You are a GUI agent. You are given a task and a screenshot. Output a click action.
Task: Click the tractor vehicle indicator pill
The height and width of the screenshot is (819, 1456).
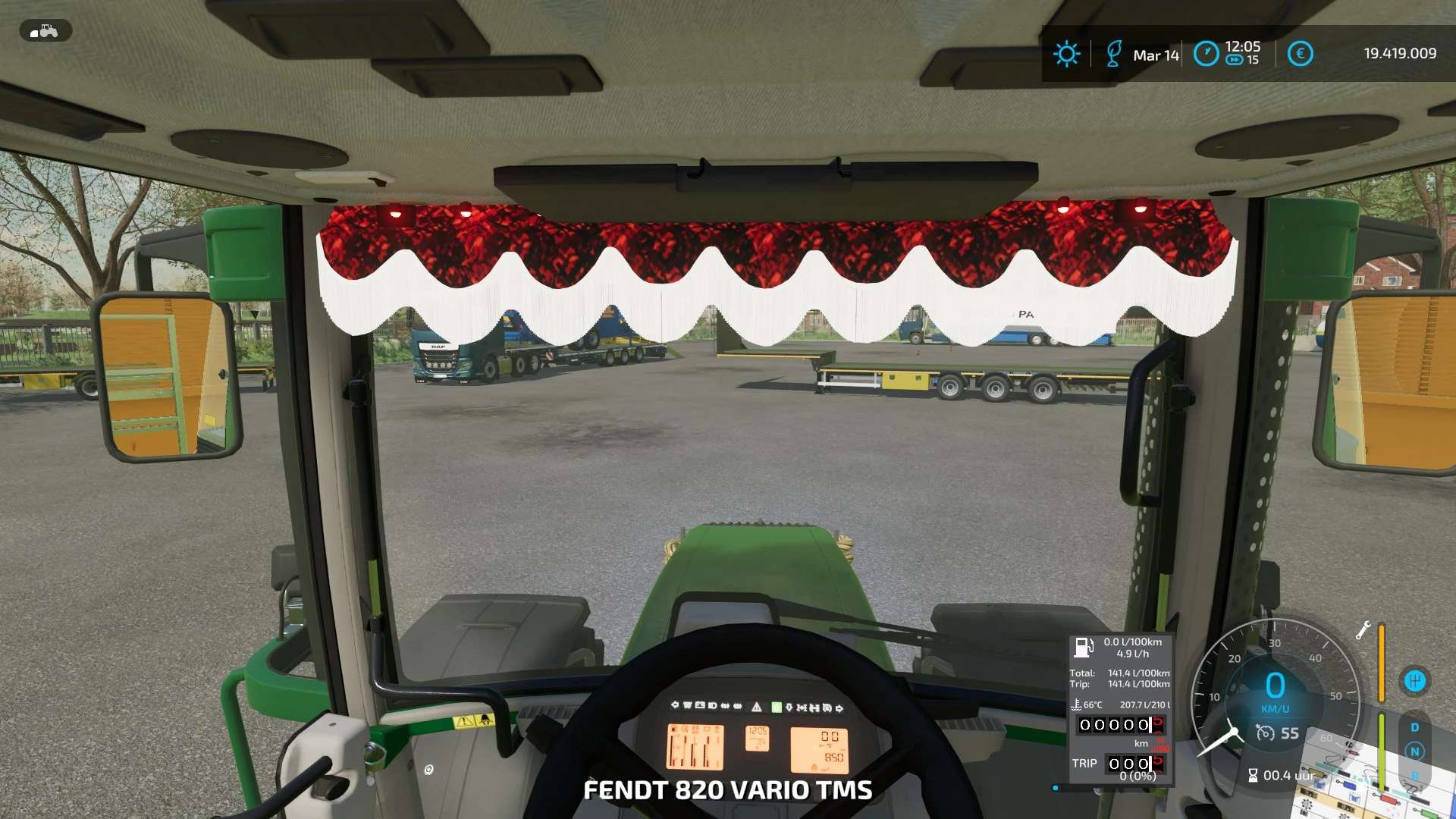pos(45,31)
